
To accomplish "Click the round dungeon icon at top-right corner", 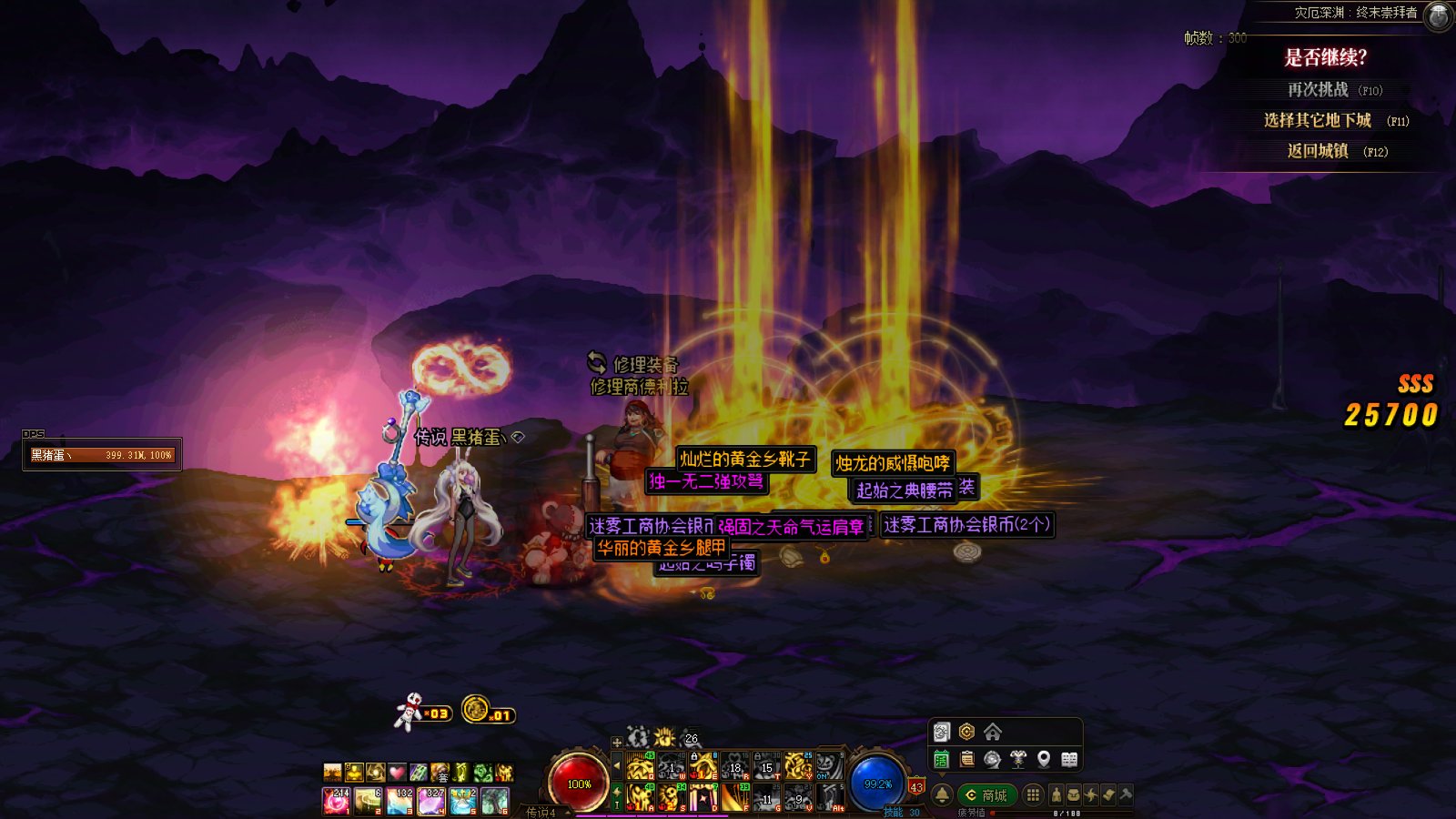I will click(1438, 15).
